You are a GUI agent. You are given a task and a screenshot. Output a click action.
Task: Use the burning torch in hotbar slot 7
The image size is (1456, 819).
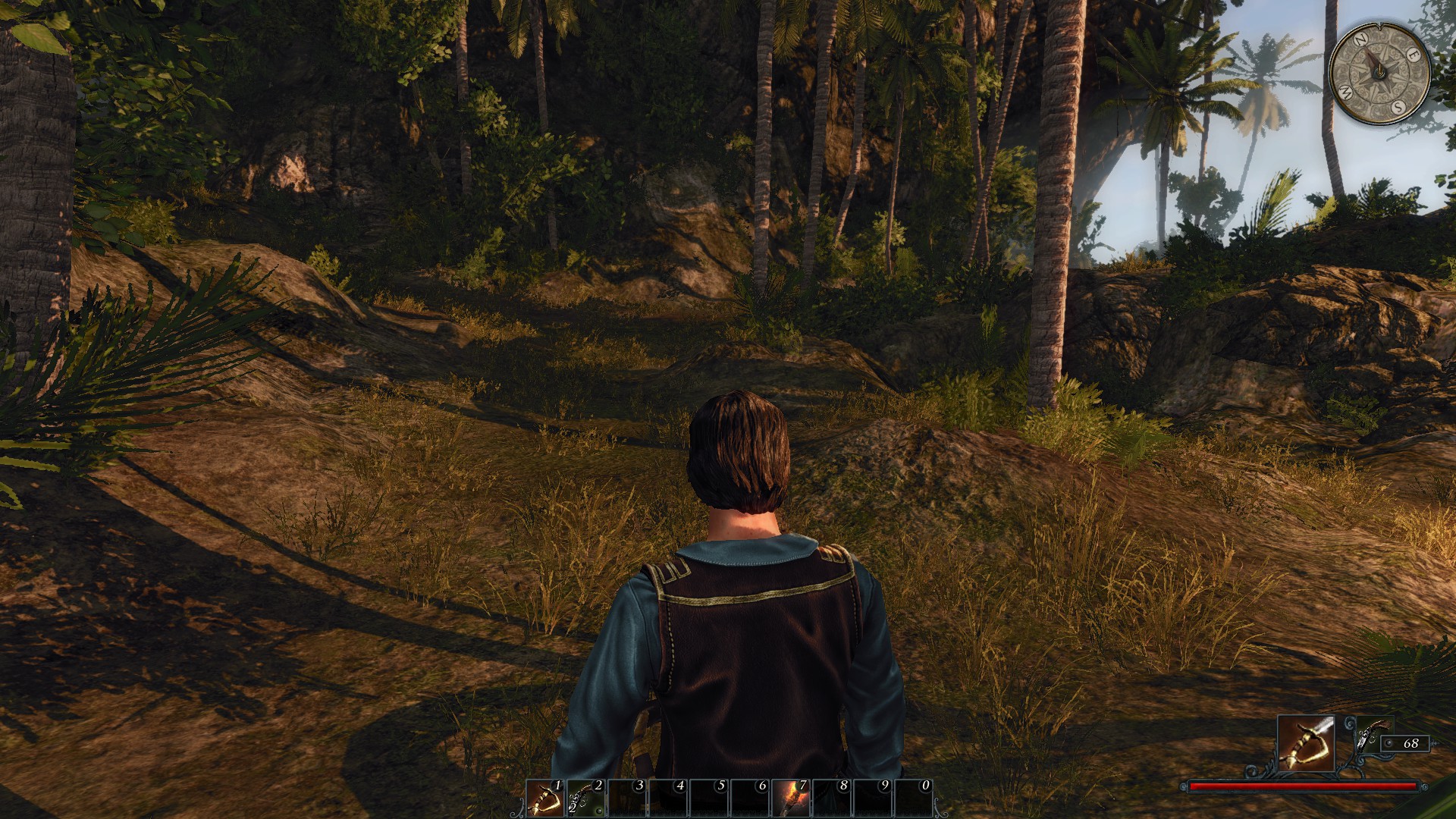pyautogui.click(x=789, y=798)
